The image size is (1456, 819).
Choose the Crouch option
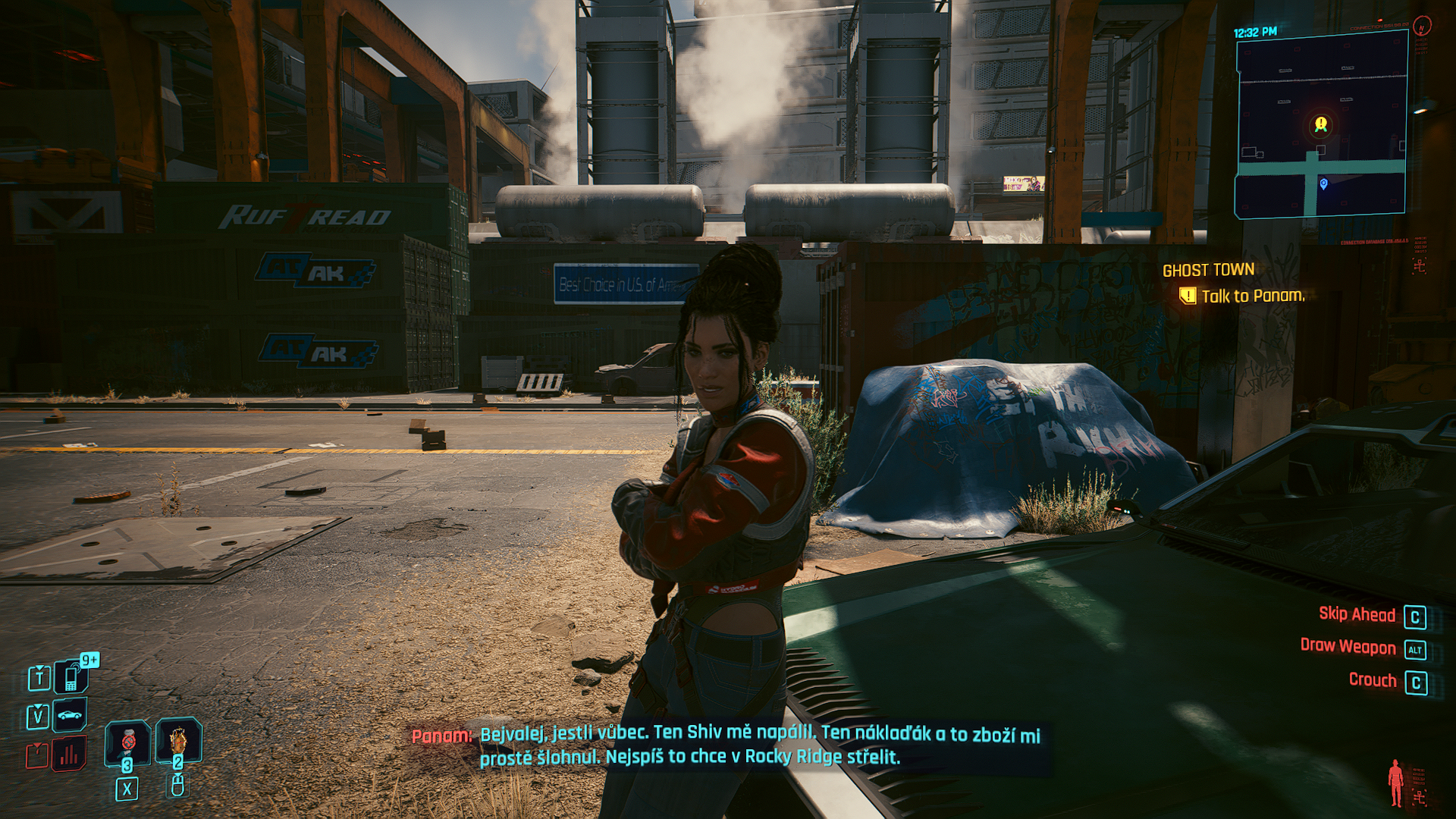[x=1372, y=680]
